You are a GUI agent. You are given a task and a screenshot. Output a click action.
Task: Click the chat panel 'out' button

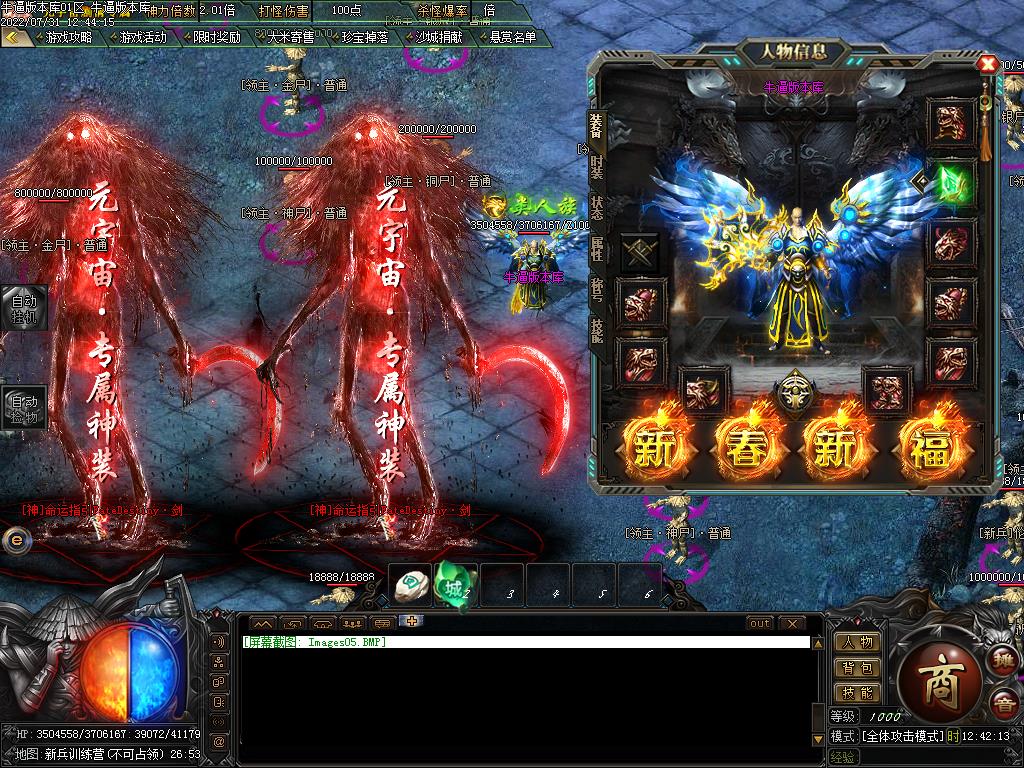click(760, 623)
